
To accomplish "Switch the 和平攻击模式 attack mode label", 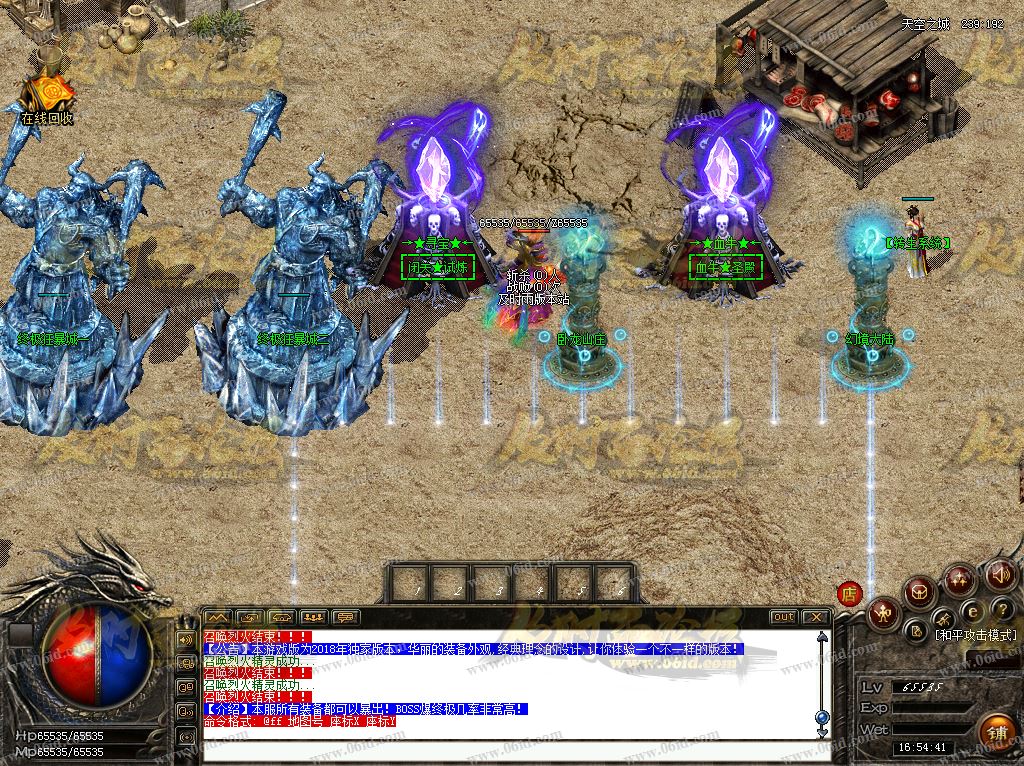I will click(x=975, y=635).
